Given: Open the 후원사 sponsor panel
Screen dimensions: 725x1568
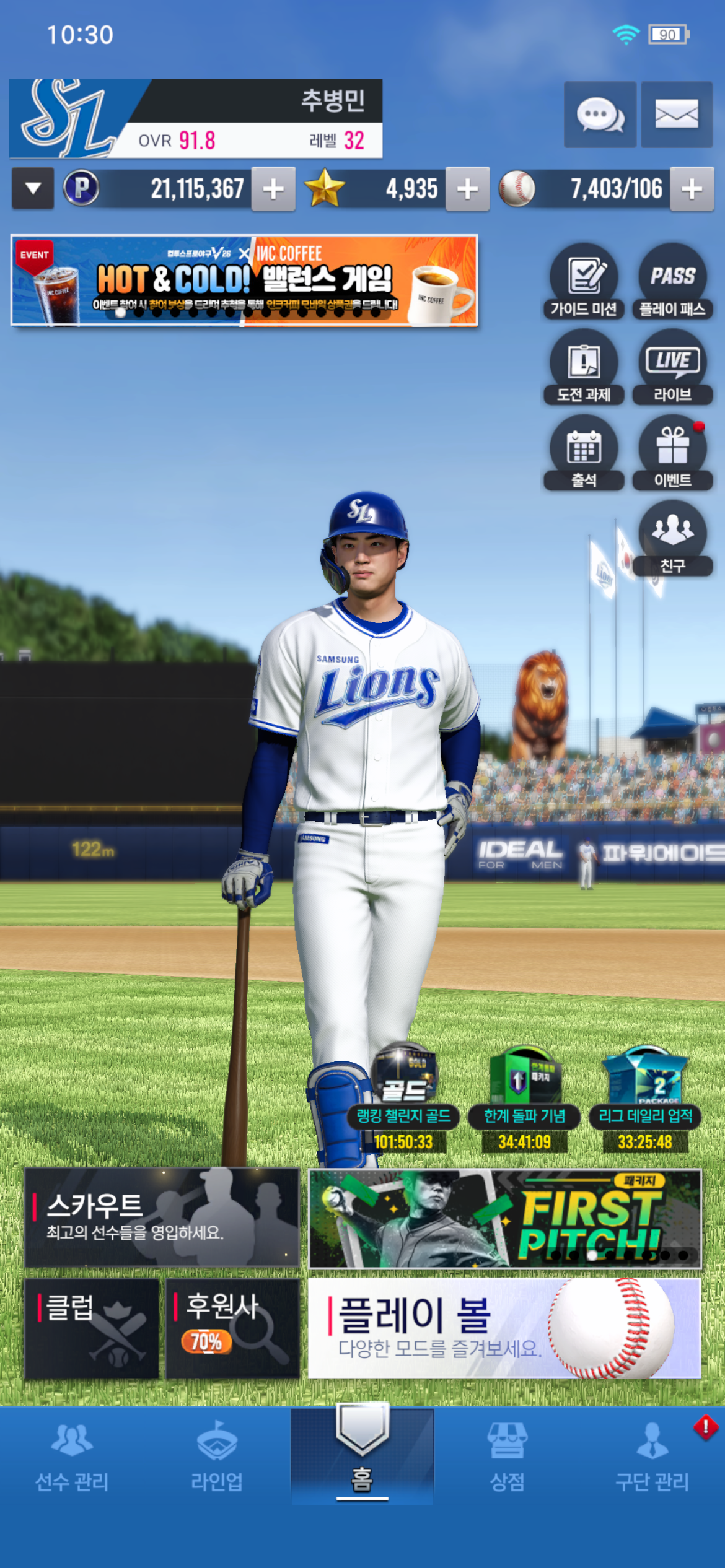Looking at the screenshot, I should click(x=232, y=1328).
